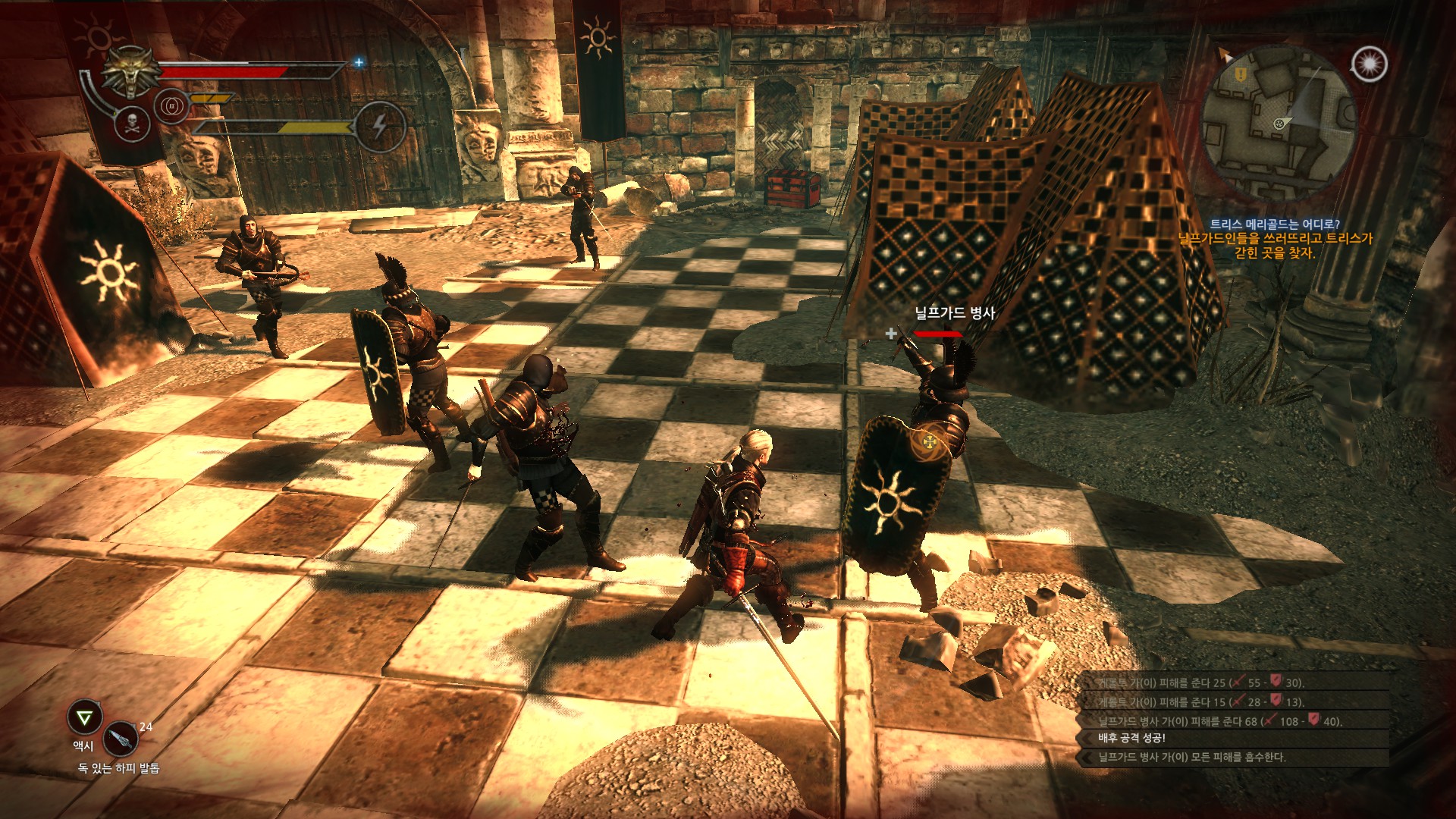Click the sun time-of-day icon
The image size is (1456, 819).
1370,64
